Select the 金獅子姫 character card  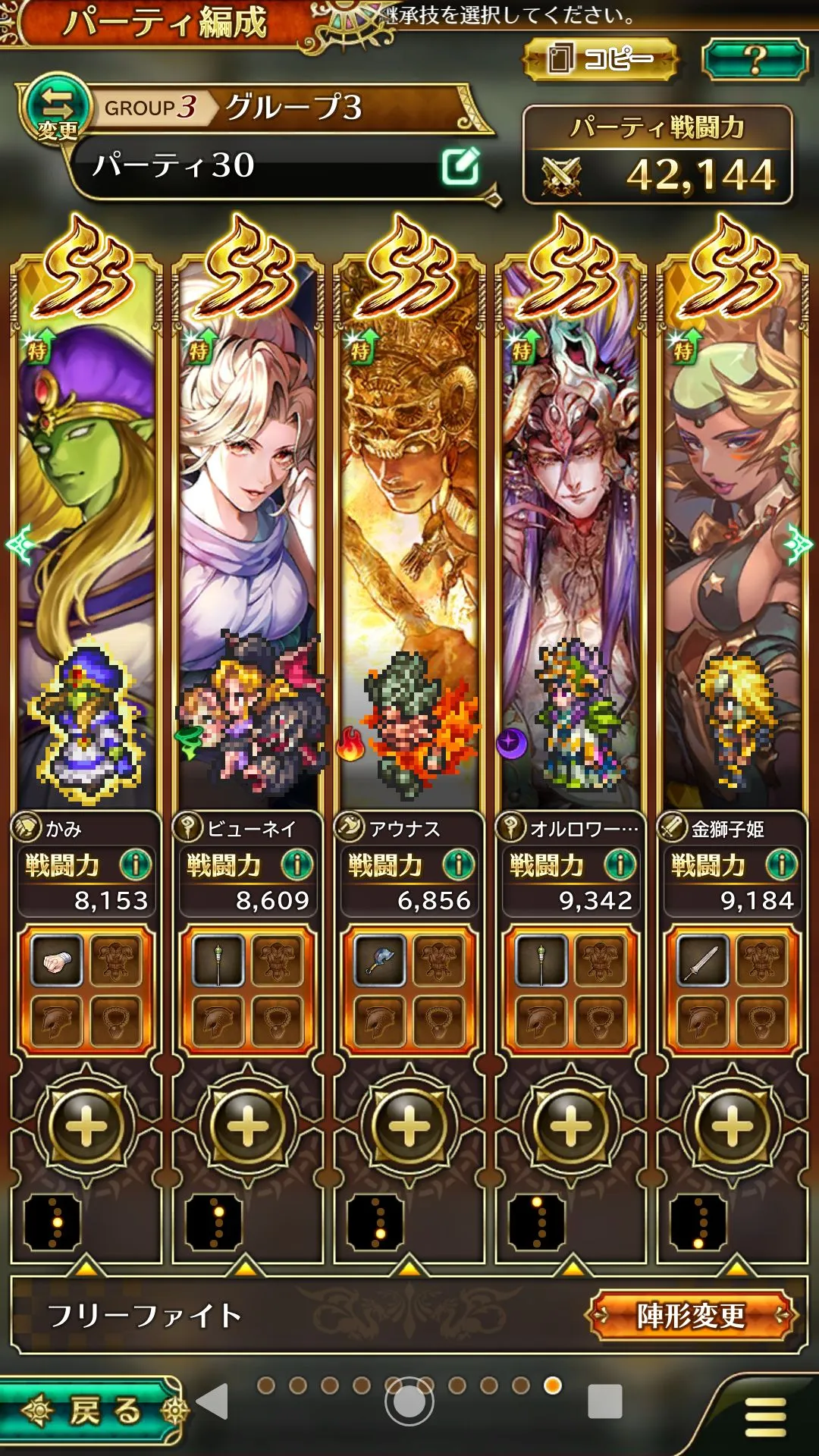(733, 531)
